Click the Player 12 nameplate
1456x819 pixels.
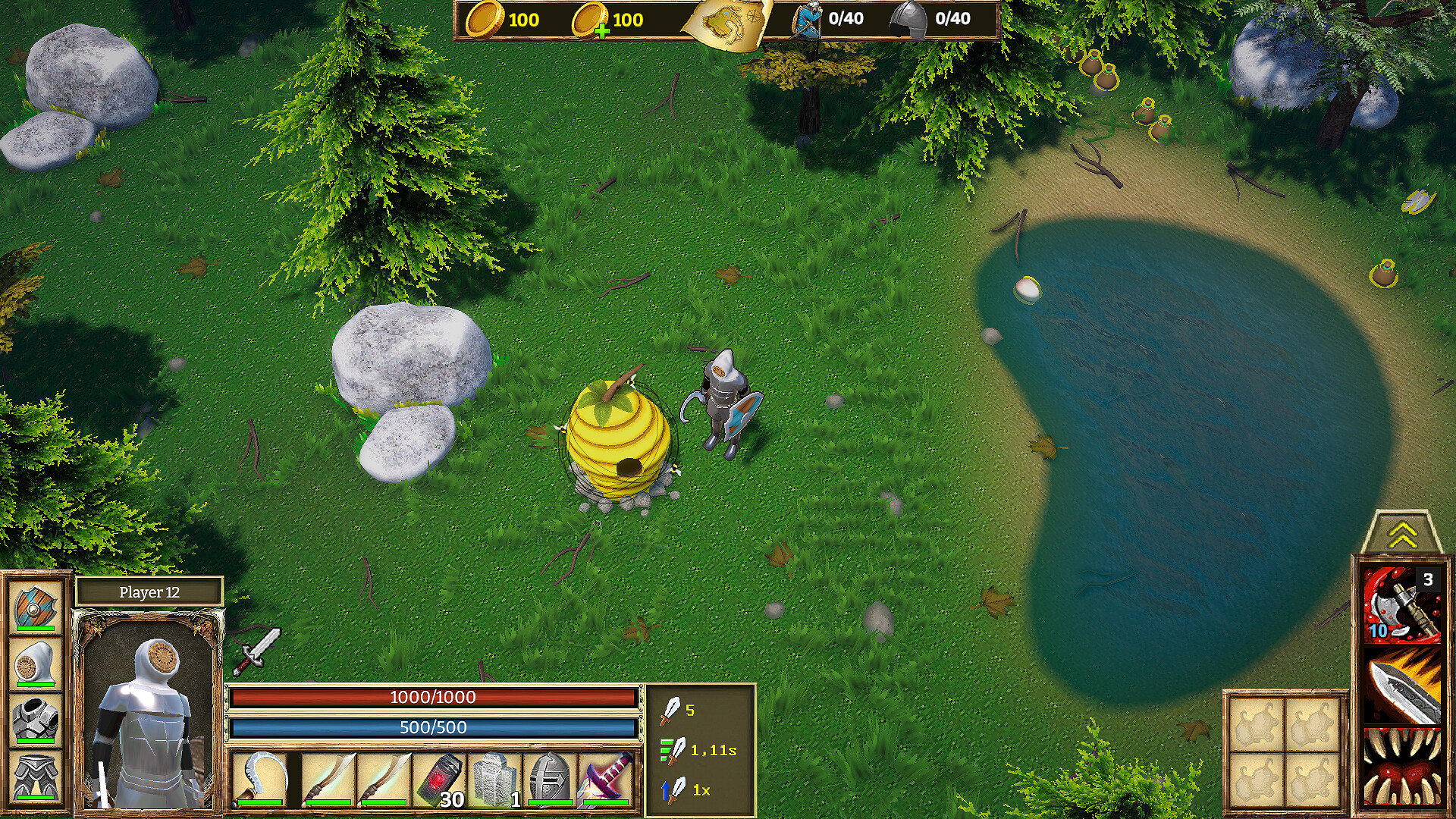coord(149,593)
